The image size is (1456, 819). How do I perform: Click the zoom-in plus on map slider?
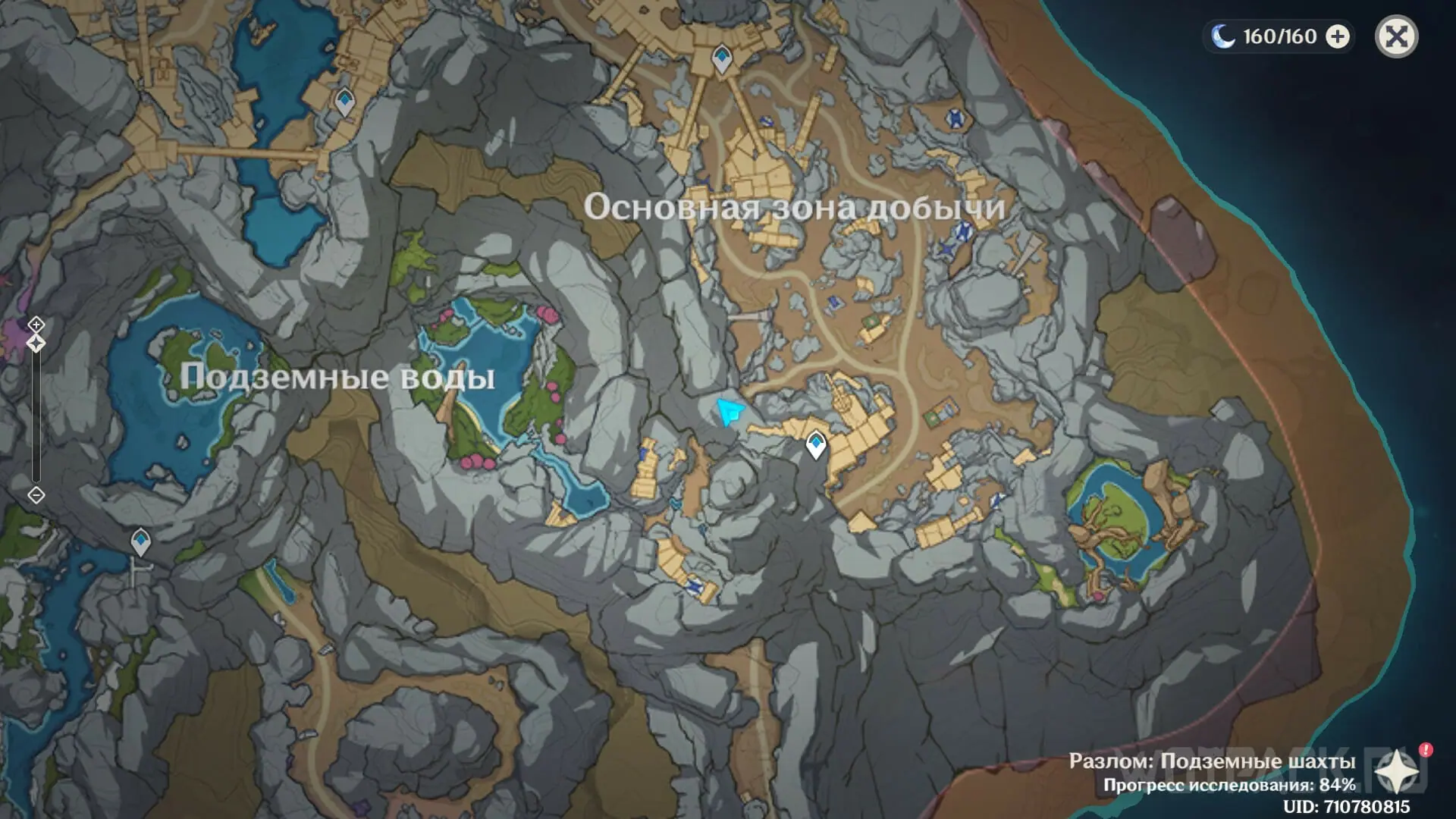[36, 325]
